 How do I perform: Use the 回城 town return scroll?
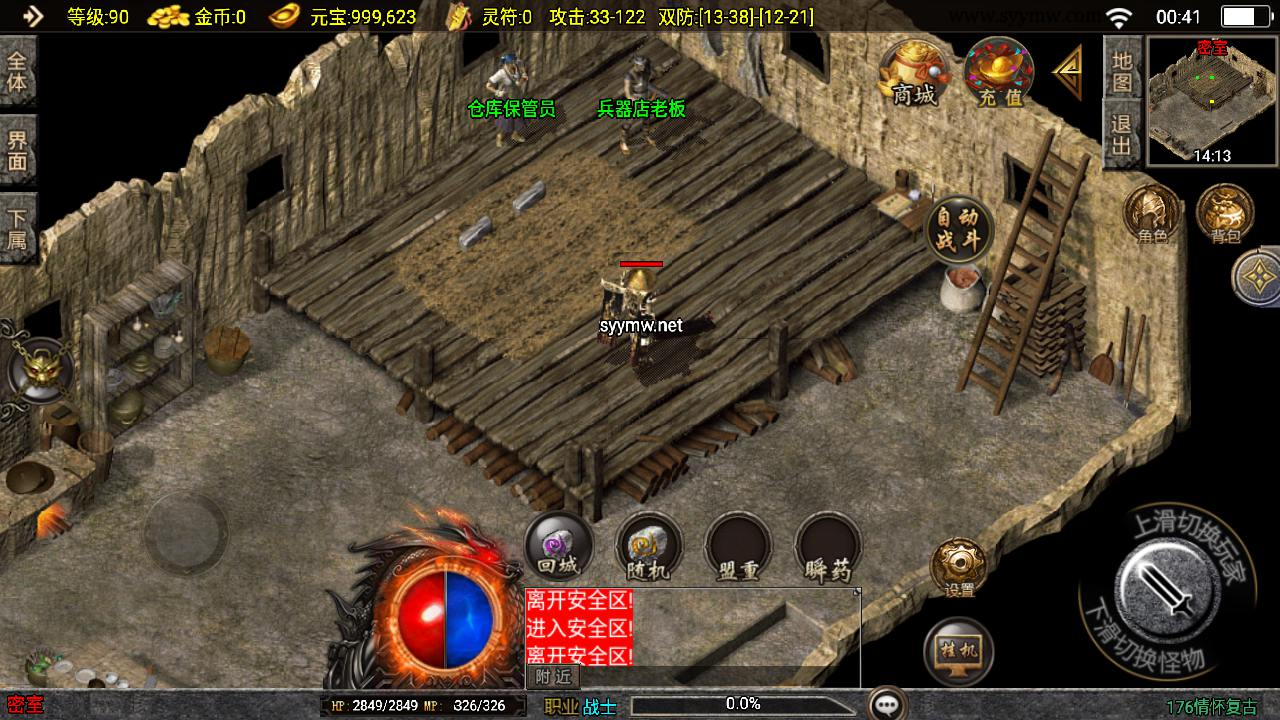click(x=558, y=547)
